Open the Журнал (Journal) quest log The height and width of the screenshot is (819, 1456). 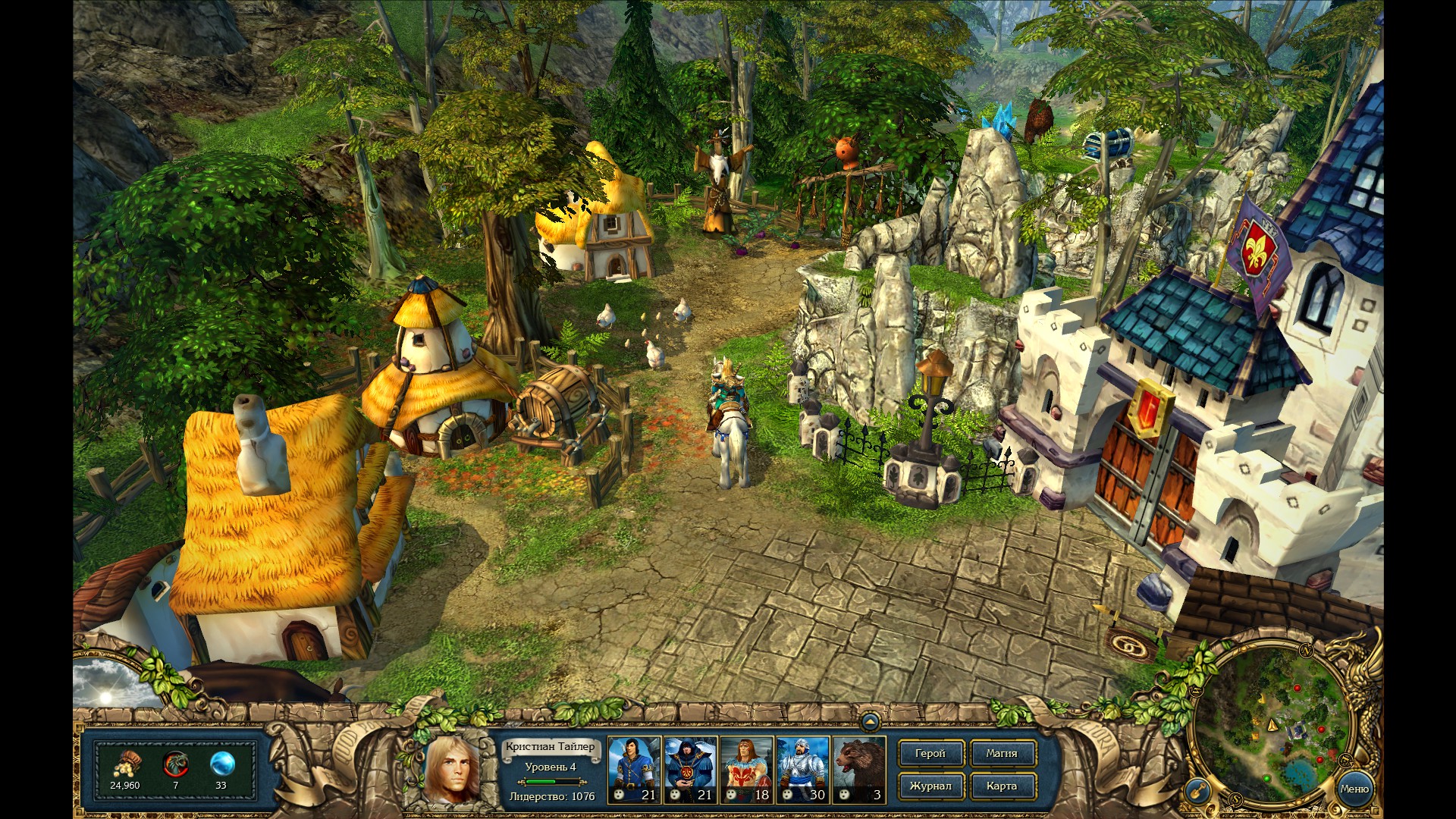point(930,786)
